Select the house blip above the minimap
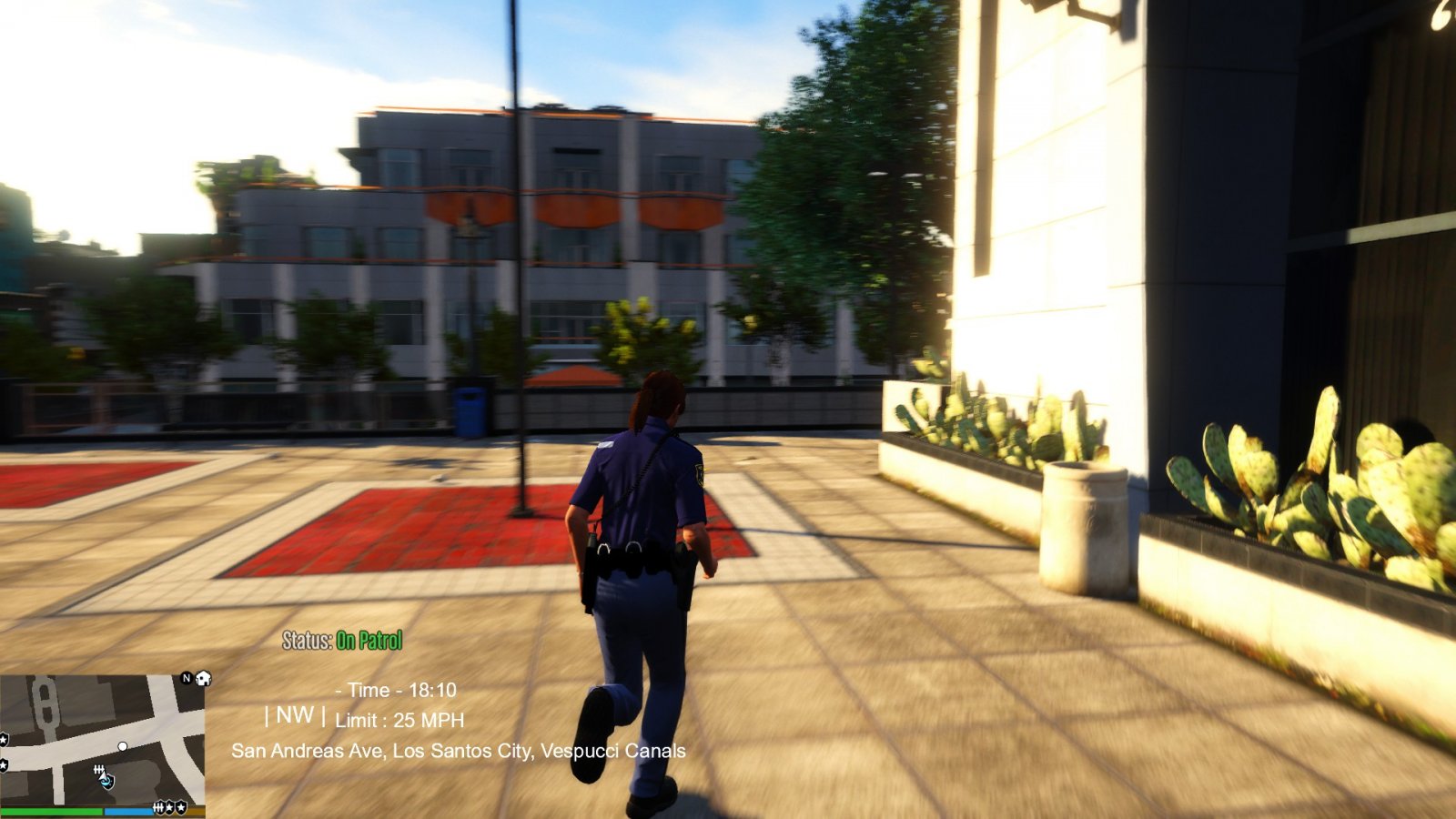 pos(203,679)
